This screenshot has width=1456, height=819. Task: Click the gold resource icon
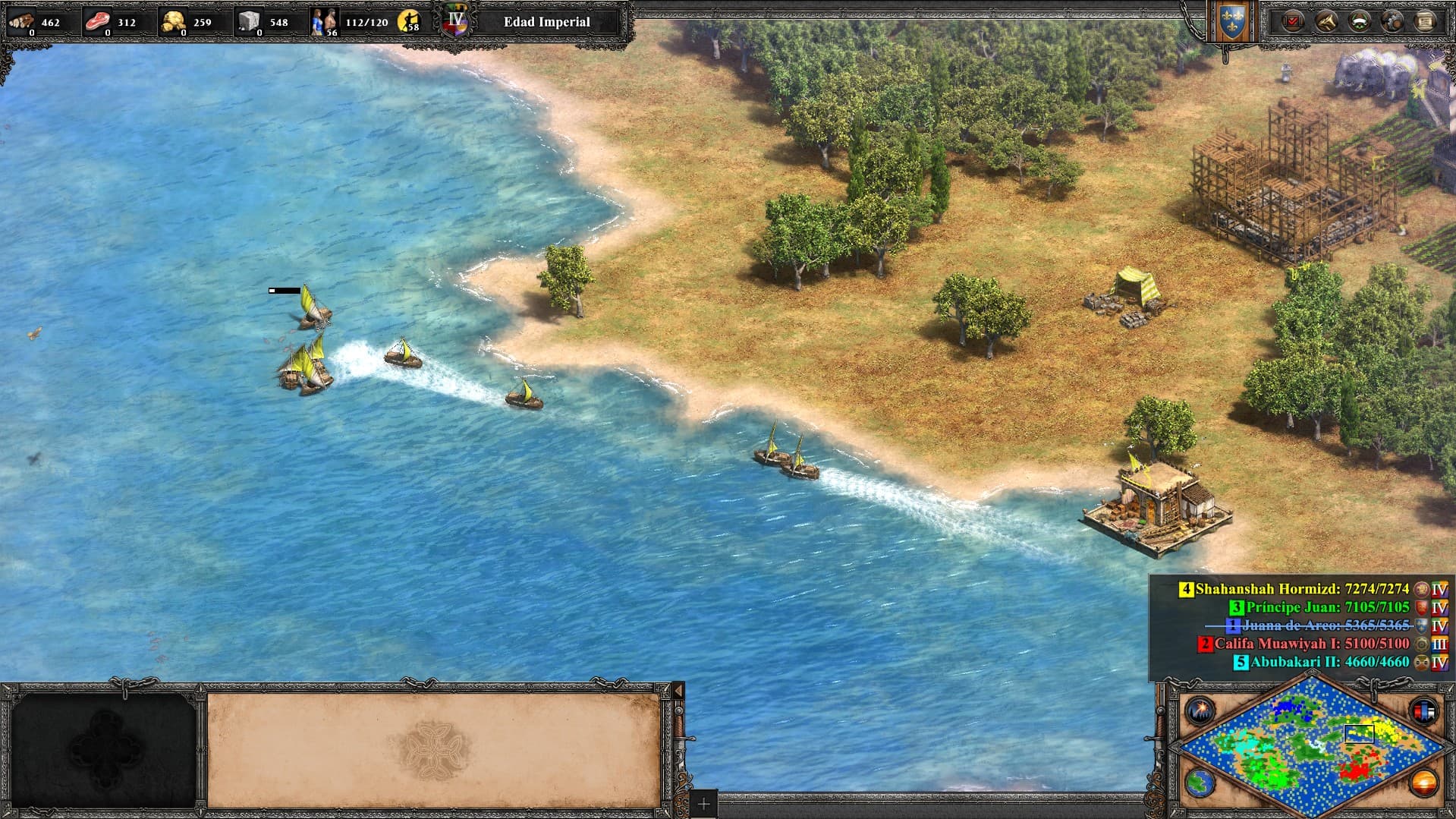173,21
